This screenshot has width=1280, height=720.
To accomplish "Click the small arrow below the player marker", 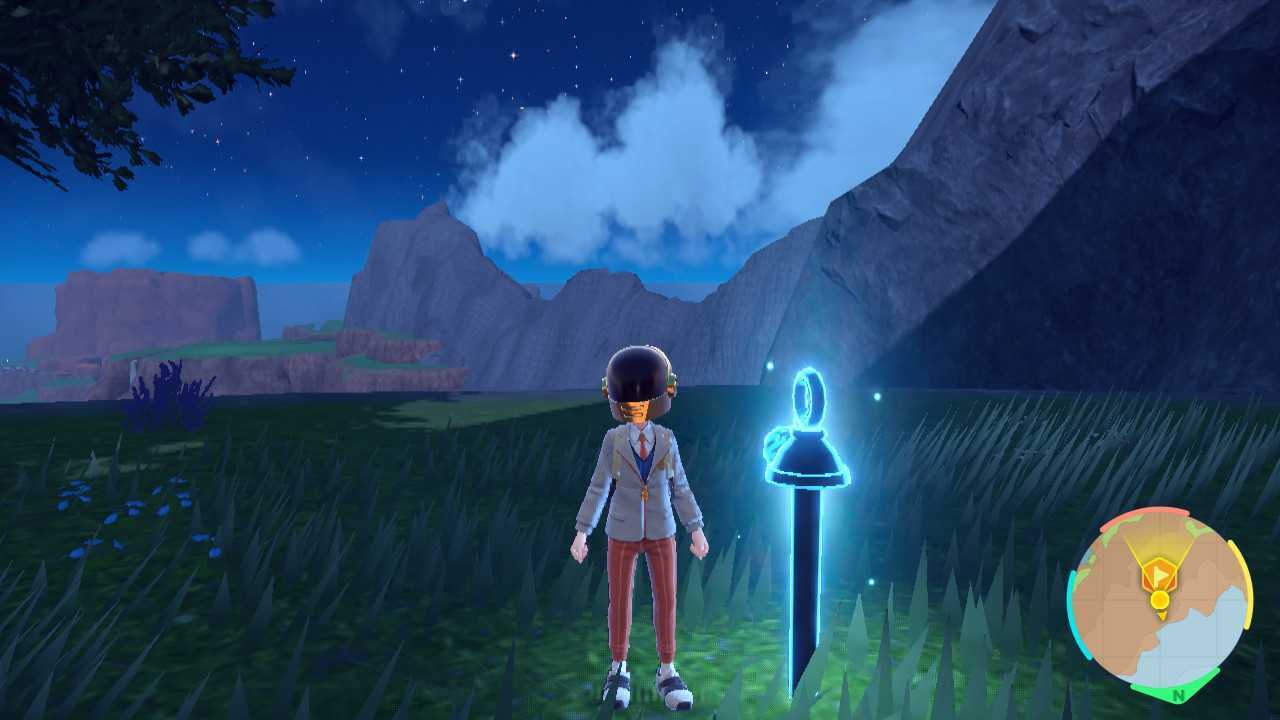I will point(1163,616).
